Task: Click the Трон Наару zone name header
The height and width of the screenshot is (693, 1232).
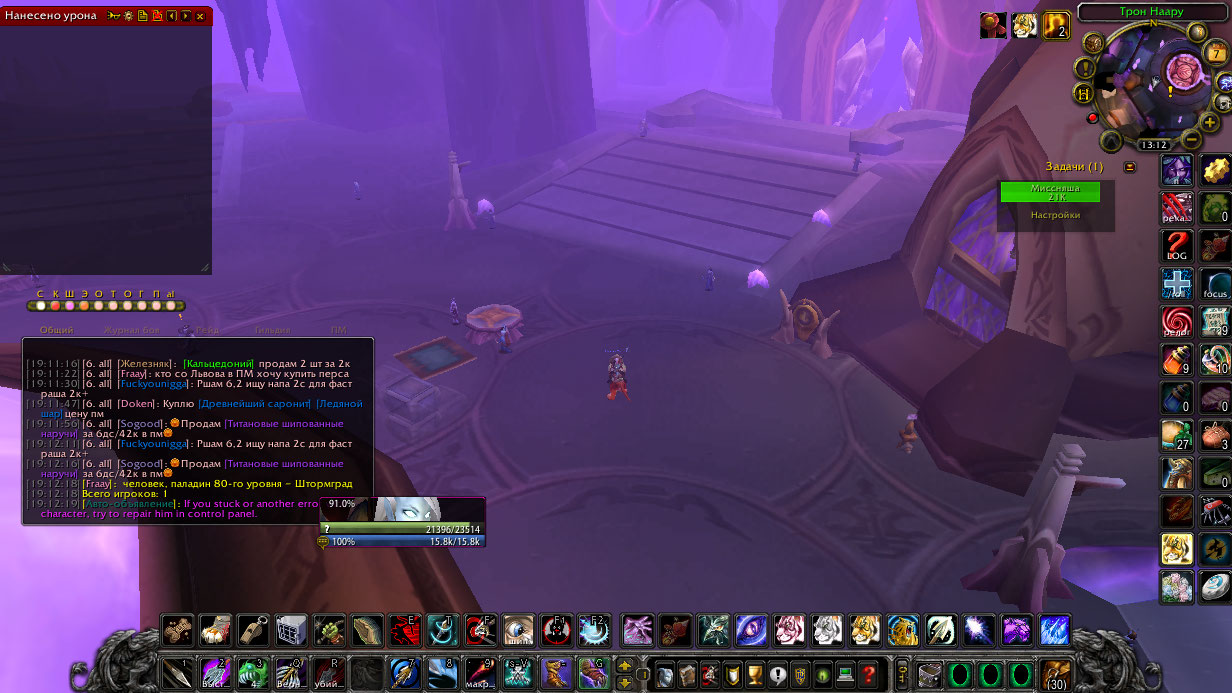Action: coord(1152,12)
